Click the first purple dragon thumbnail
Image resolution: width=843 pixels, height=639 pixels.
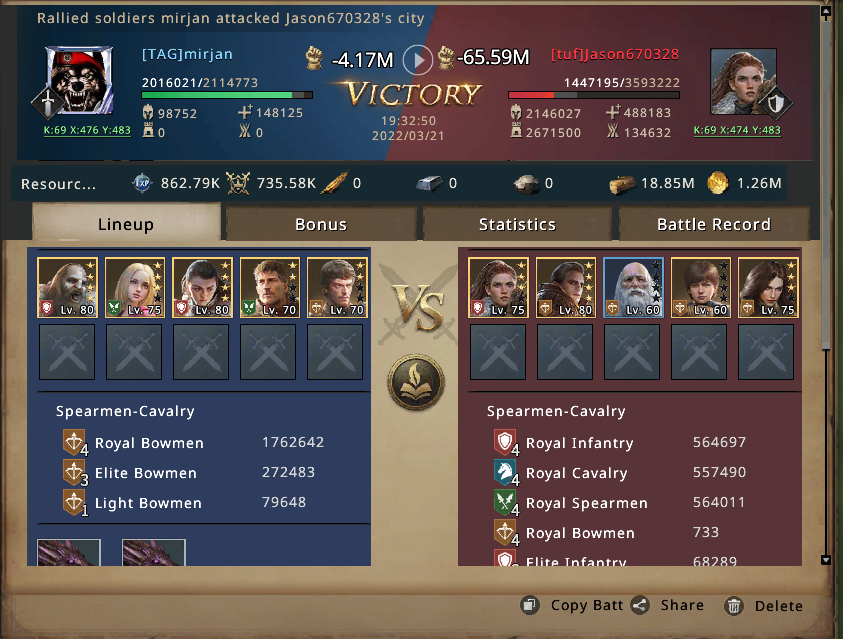coord(69,553)
